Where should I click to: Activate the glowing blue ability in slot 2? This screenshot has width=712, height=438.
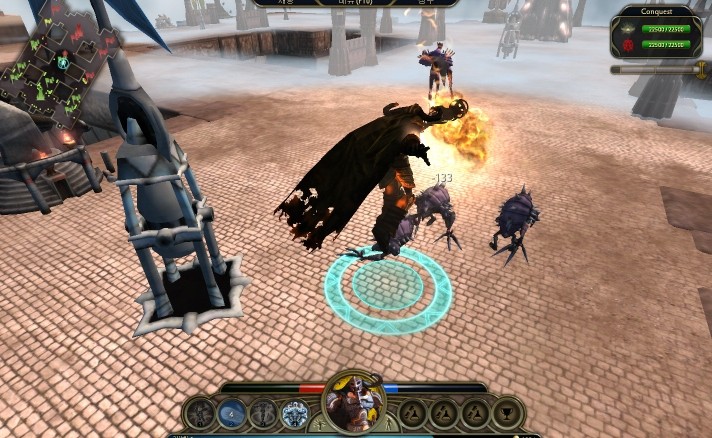click(232, 413)
